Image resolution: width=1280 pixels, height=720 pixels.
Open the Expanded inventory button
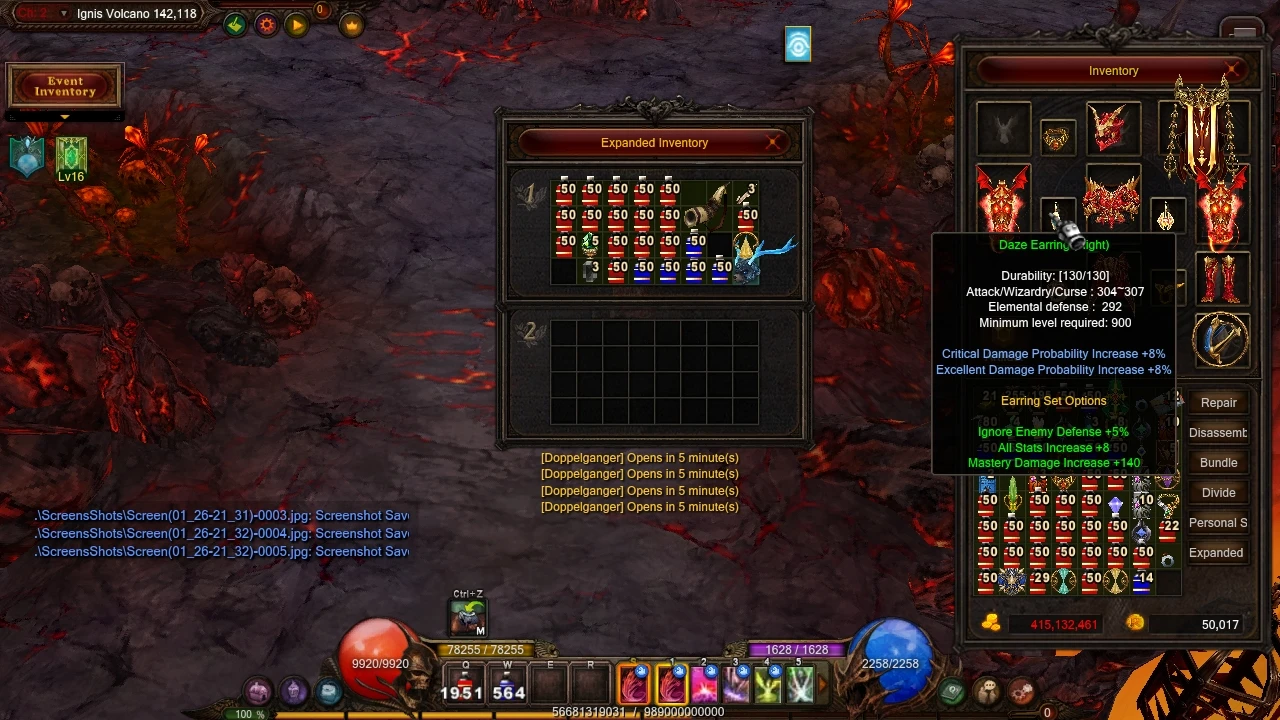click(1216, 552)
